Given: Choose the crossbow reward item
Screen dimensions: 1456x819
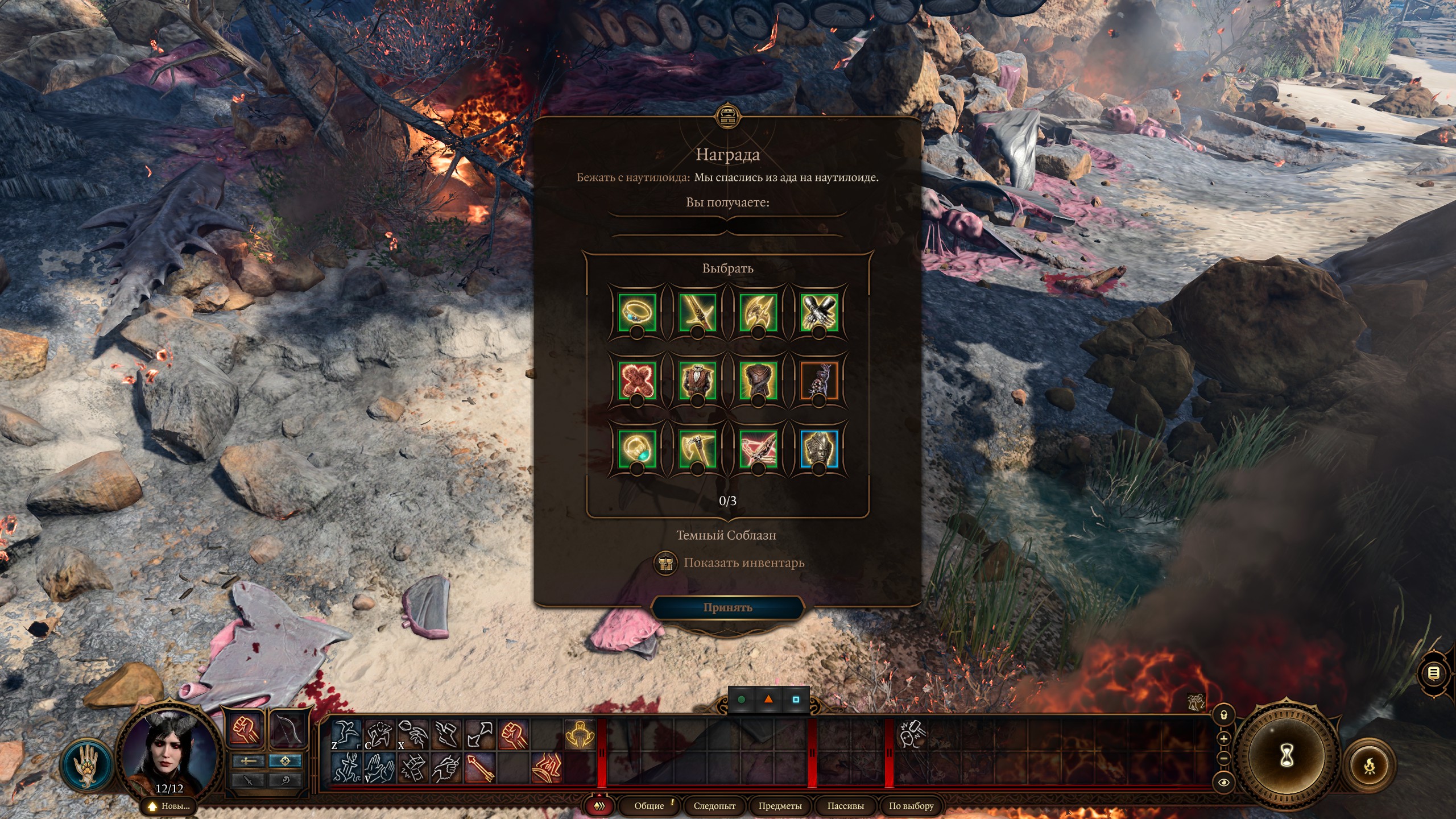Looking at the screenshot, I should coord(758,449).
